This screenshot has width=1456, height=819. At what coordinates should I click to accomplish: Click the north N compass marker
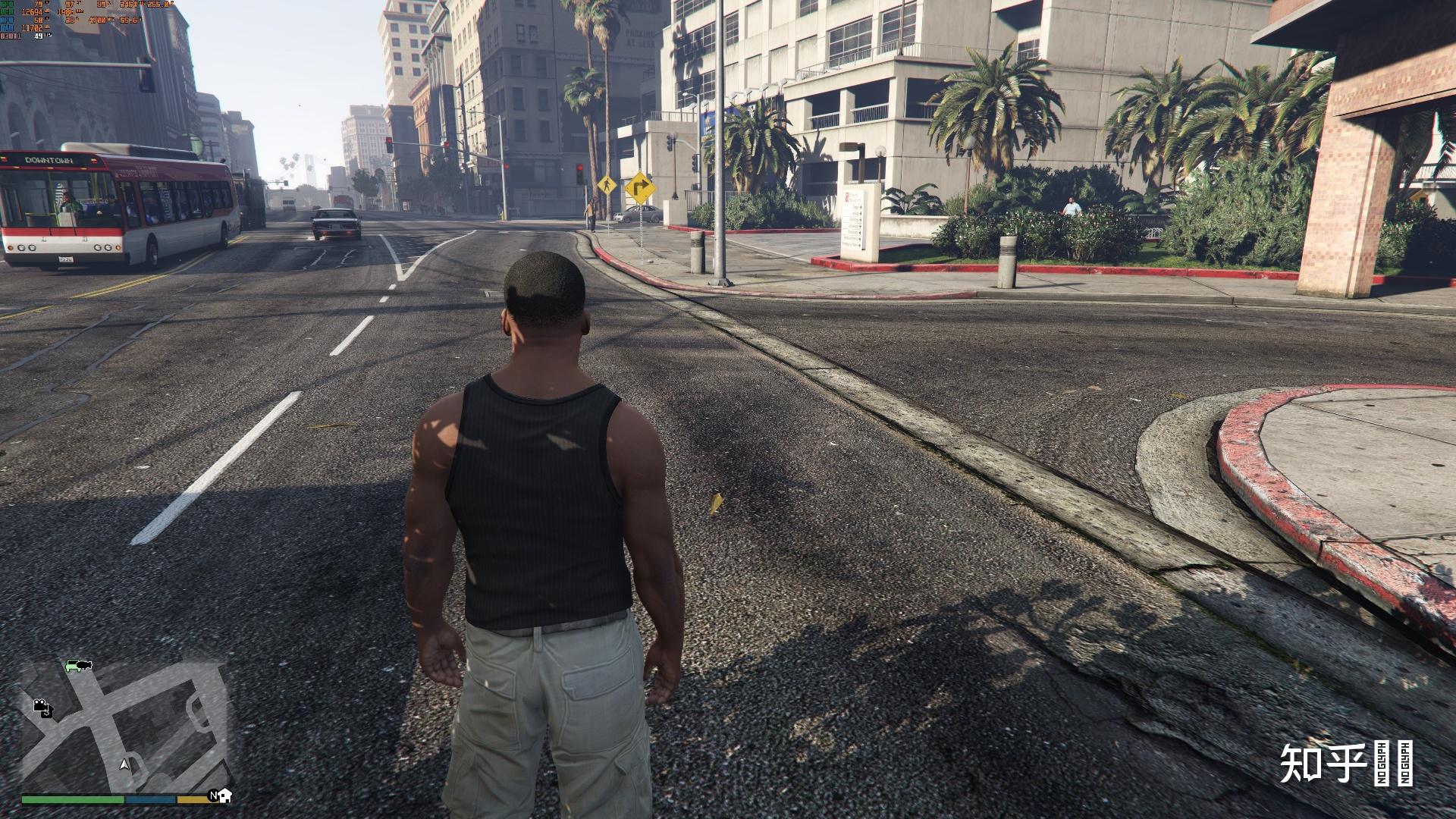point(214,795)
